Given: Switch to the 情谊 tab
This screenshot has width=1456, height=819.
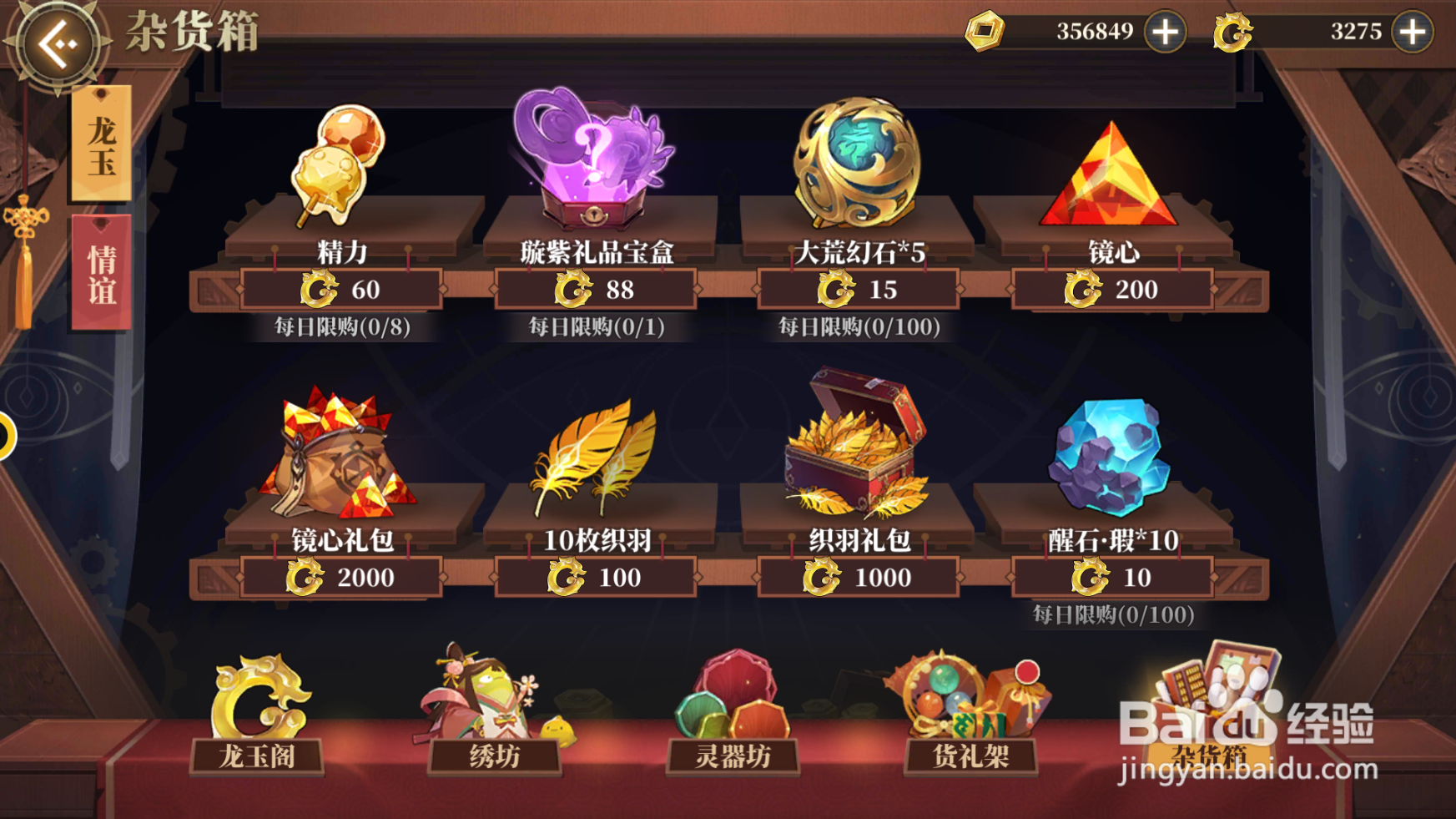Looking at the screenshot, I should (x=100, y=276).
